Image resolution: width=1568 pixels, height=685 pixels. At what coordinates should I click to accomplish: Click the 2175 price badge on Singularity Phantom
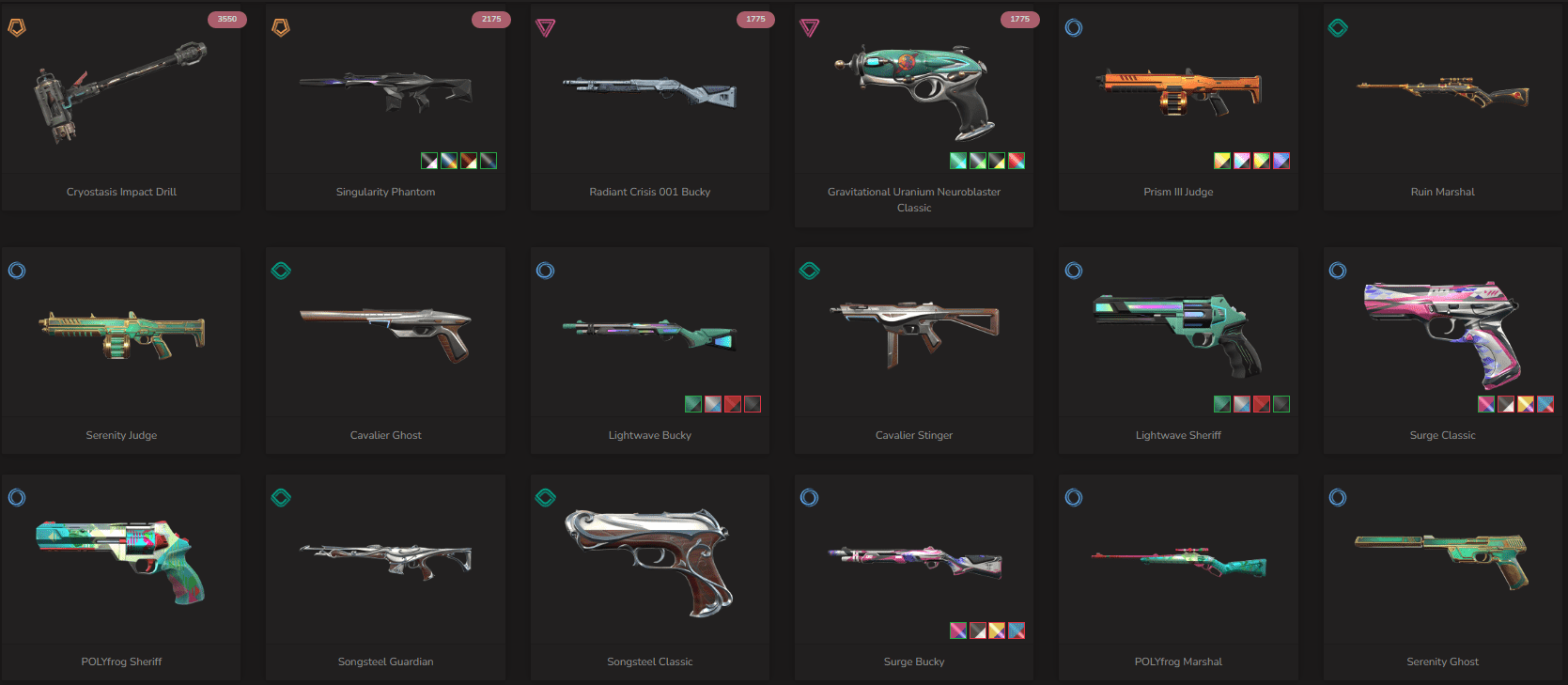(x=490, y=18)
